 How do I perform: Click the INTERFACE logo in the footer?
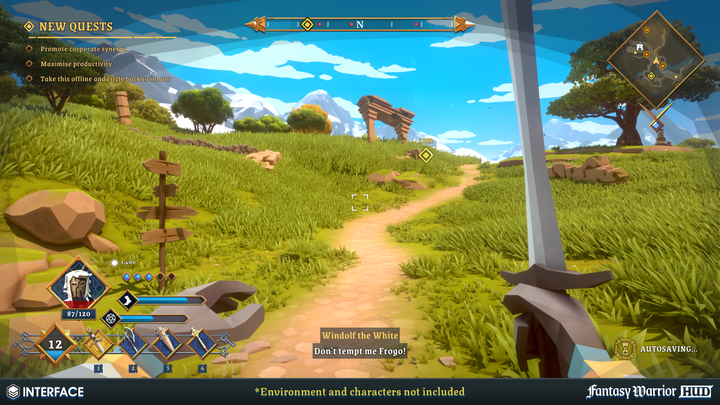click(45, 391)
